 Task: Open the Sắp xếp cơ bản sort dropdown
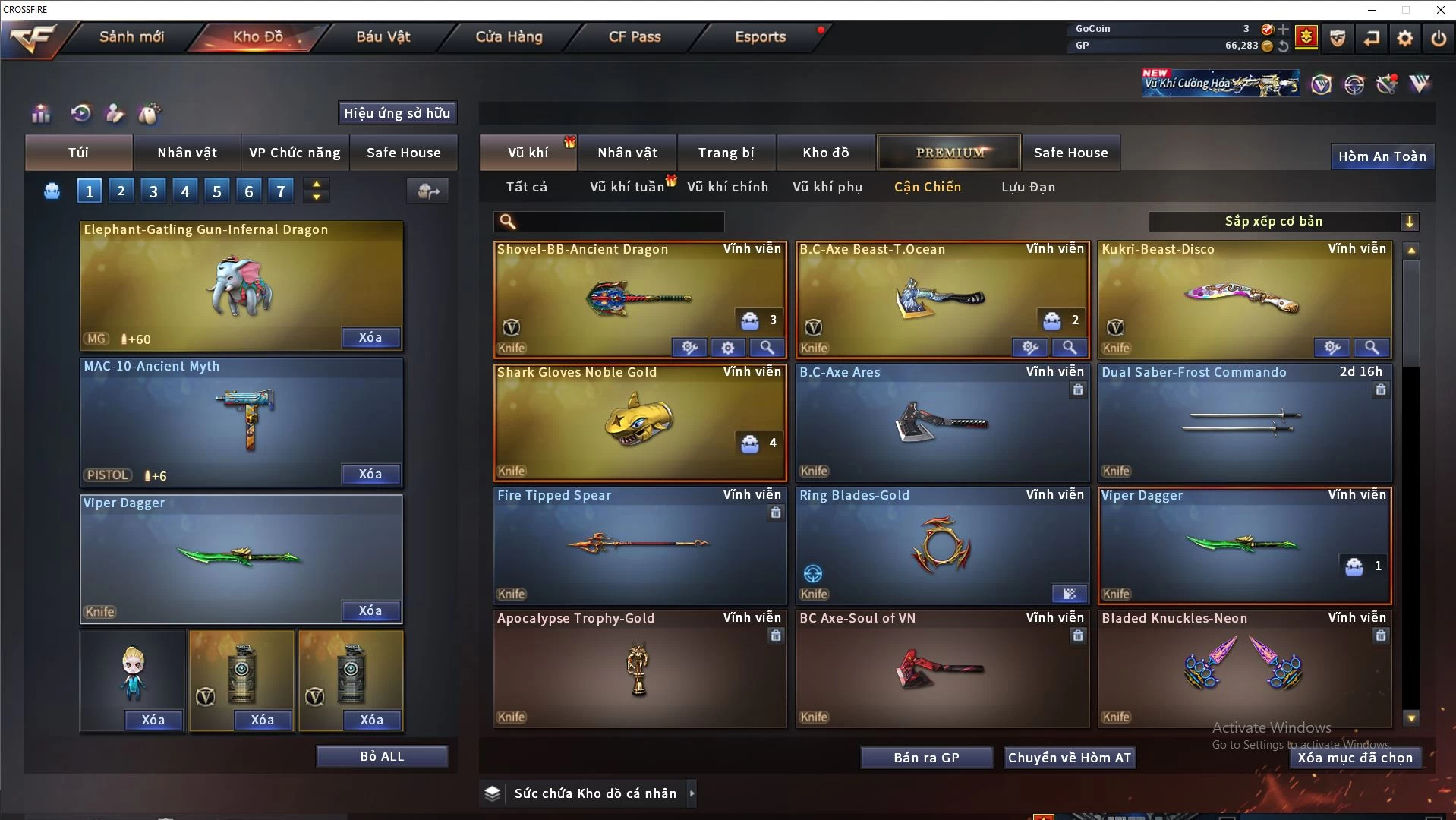[x=1283, y=222]
